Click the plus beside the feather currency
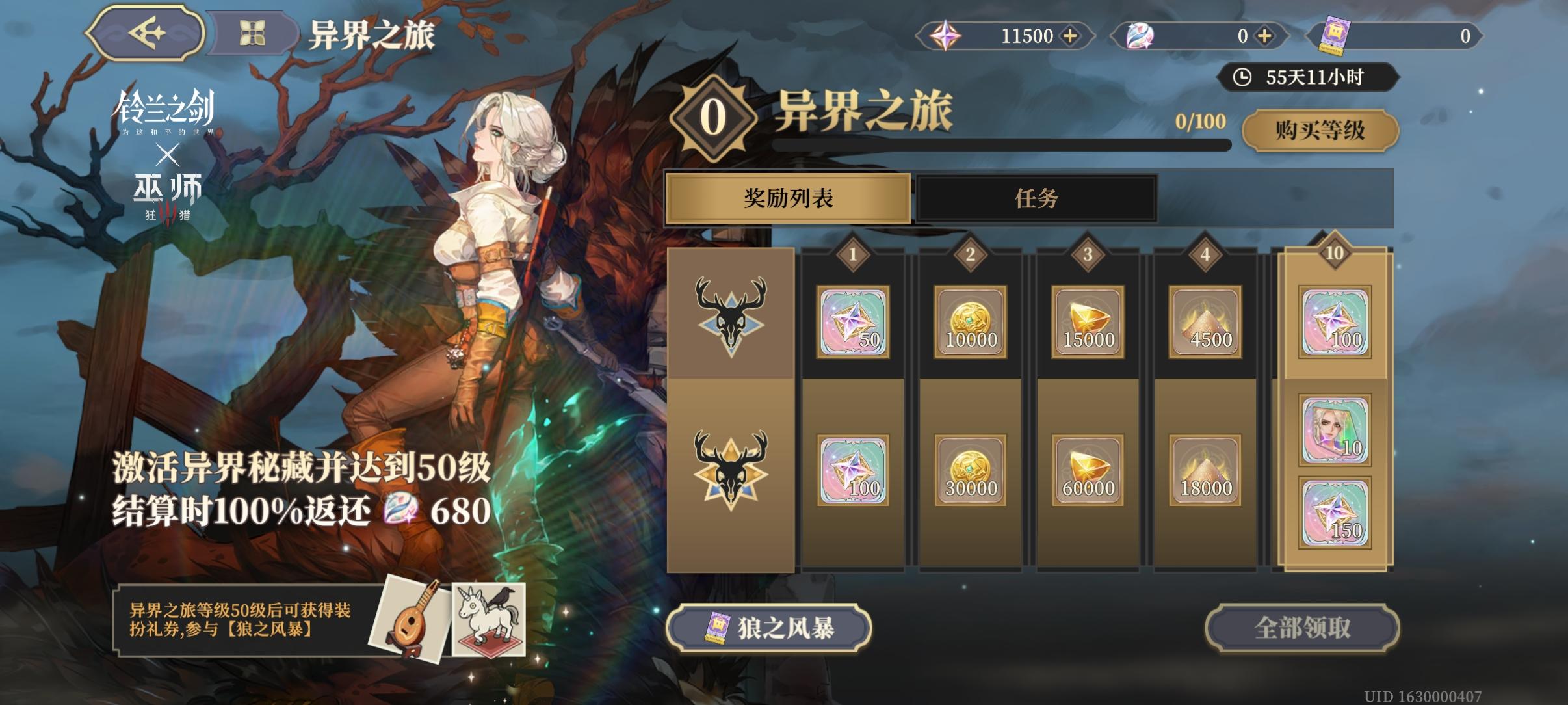Viewport: 1568px width, 705px height. click(1264, 36)
